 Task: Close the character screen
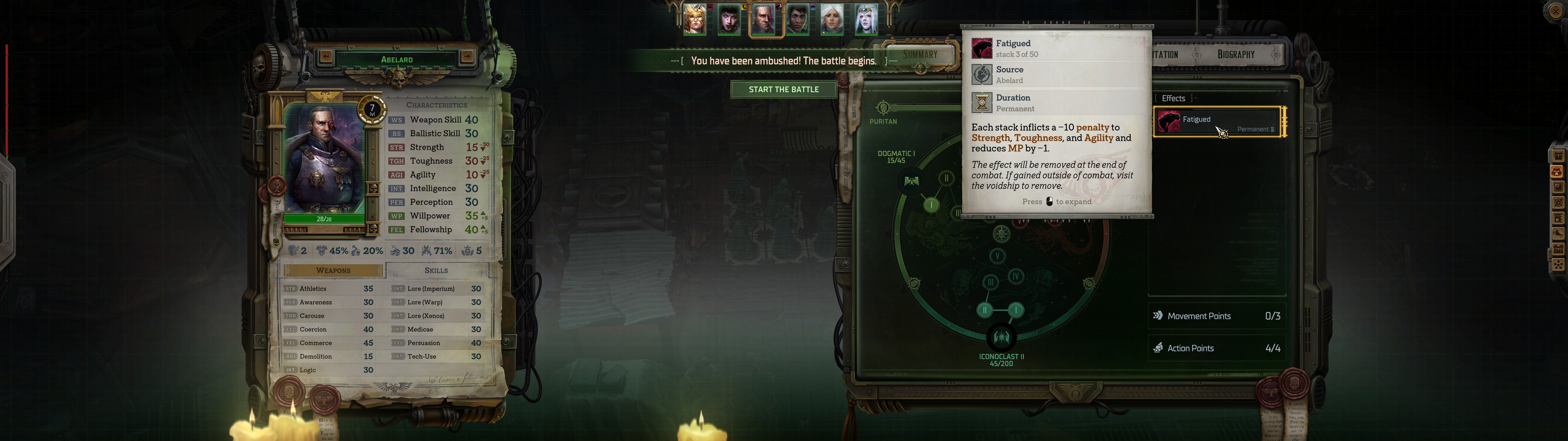(1555, 12)
